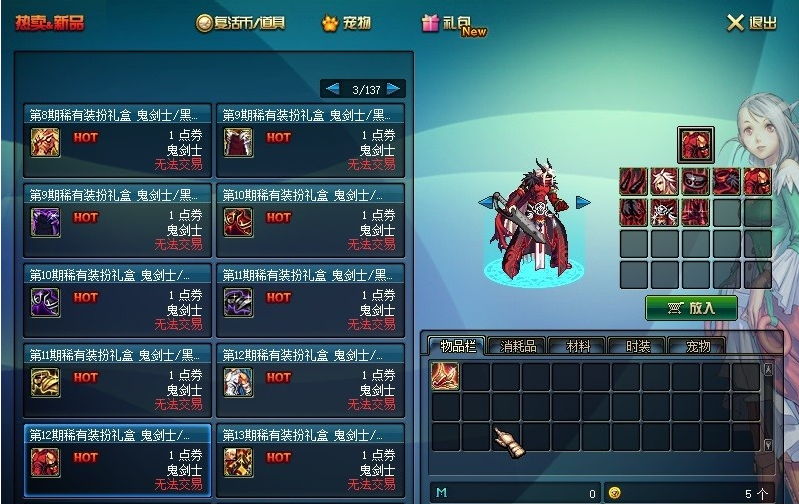Select the single preview slot above the costume grid
799x504 pixels.
(695, 146)
